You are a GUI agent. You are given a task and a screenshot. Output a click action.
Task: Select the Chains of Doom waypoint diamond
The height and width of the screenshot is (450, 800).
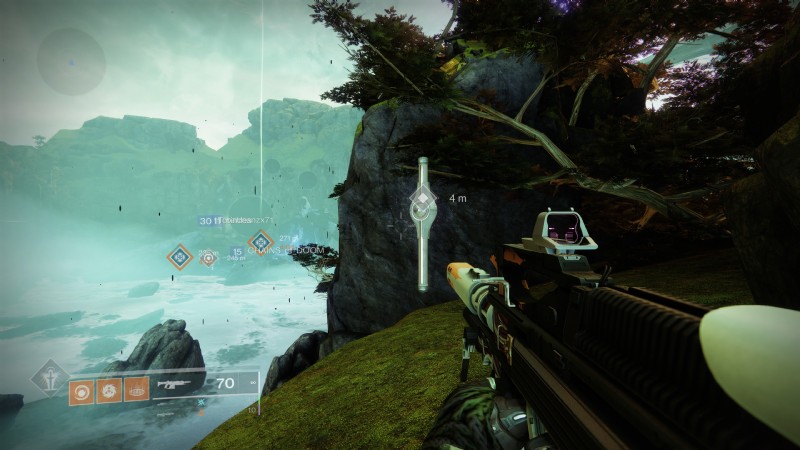point(261,240)
